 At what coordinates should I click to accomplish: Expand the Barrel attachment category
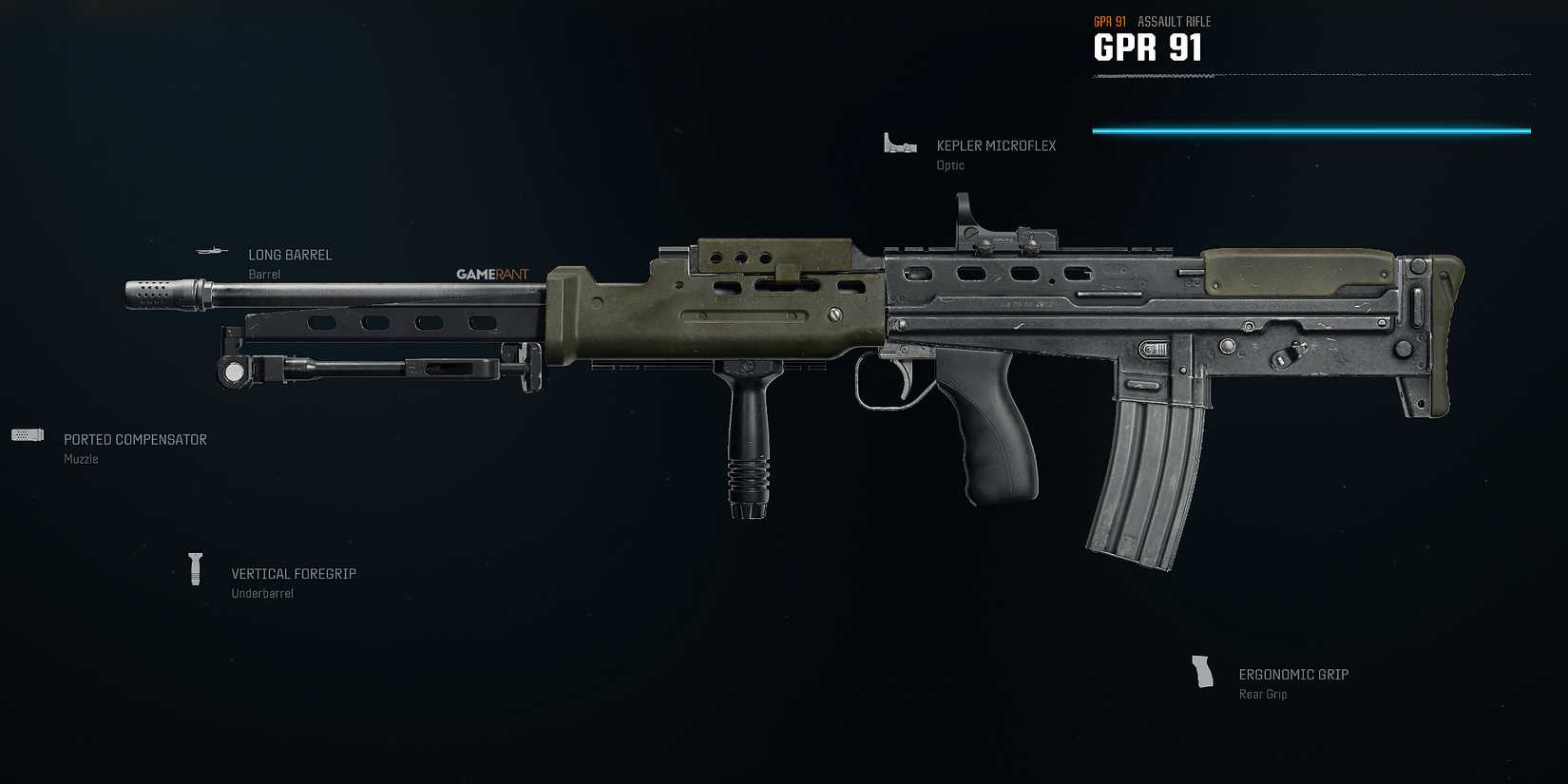pyautogui.click(x=264, y=274)
